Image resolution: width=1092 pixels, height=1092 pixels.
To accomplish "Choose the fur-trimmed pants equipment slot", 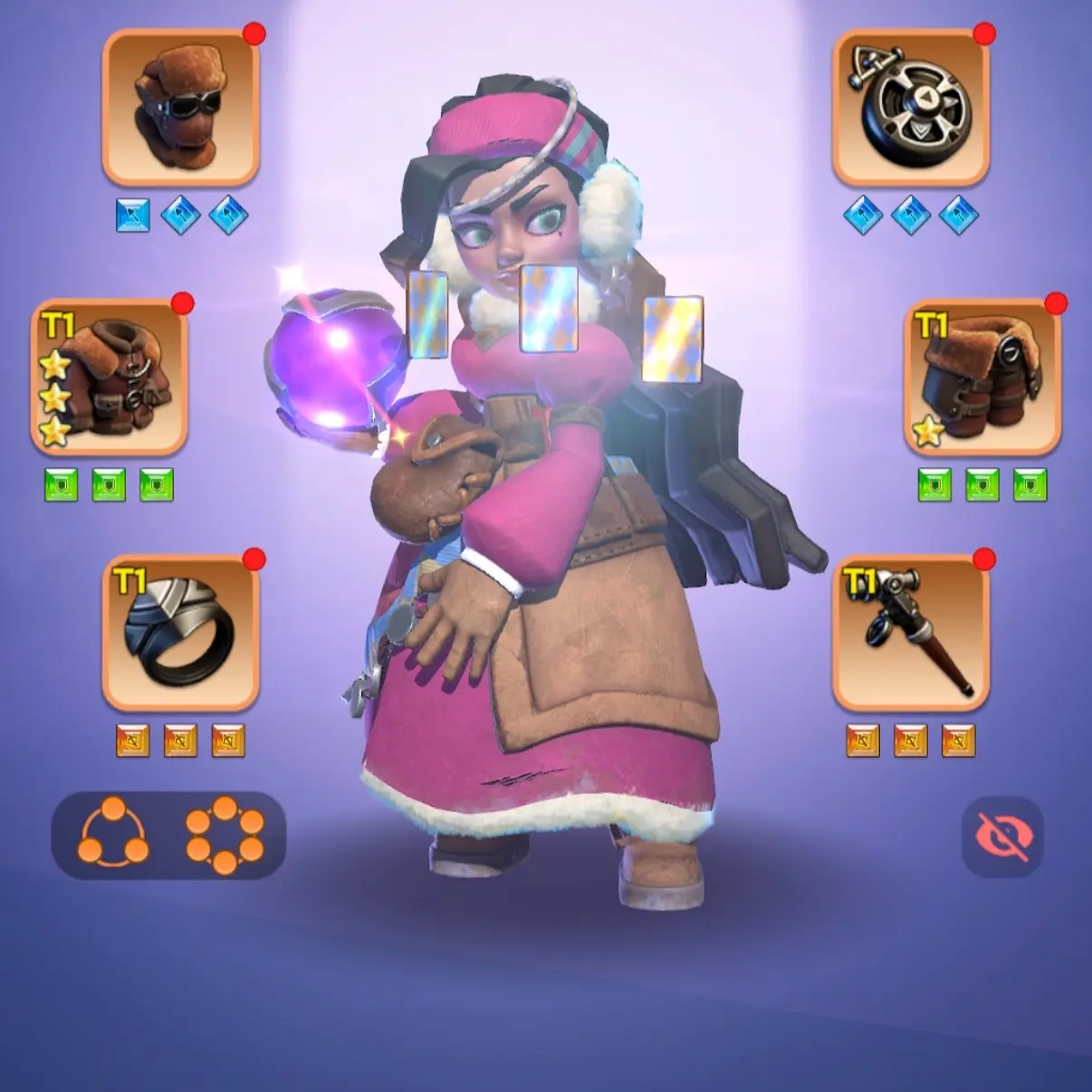I will [x=982, y=377].
